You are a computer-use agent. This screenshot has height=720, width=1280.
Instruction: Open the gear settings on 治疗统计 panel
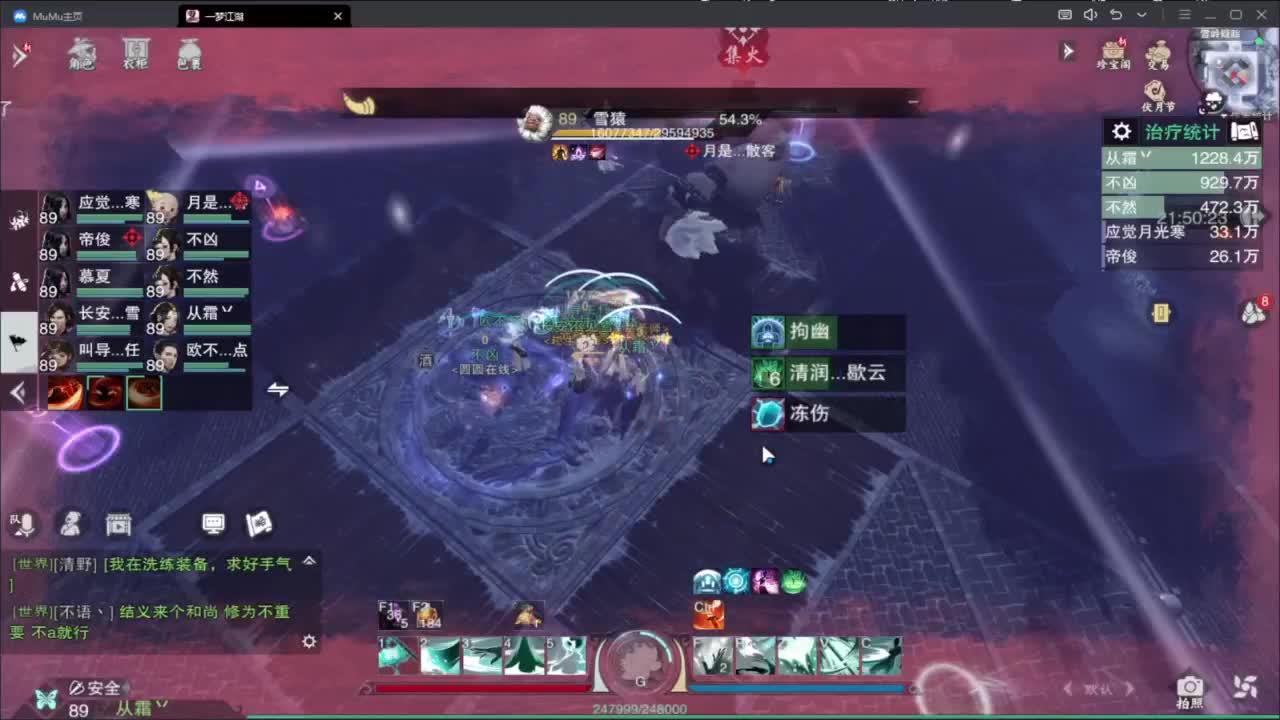pyautogui.click(x=1120, y=131)
